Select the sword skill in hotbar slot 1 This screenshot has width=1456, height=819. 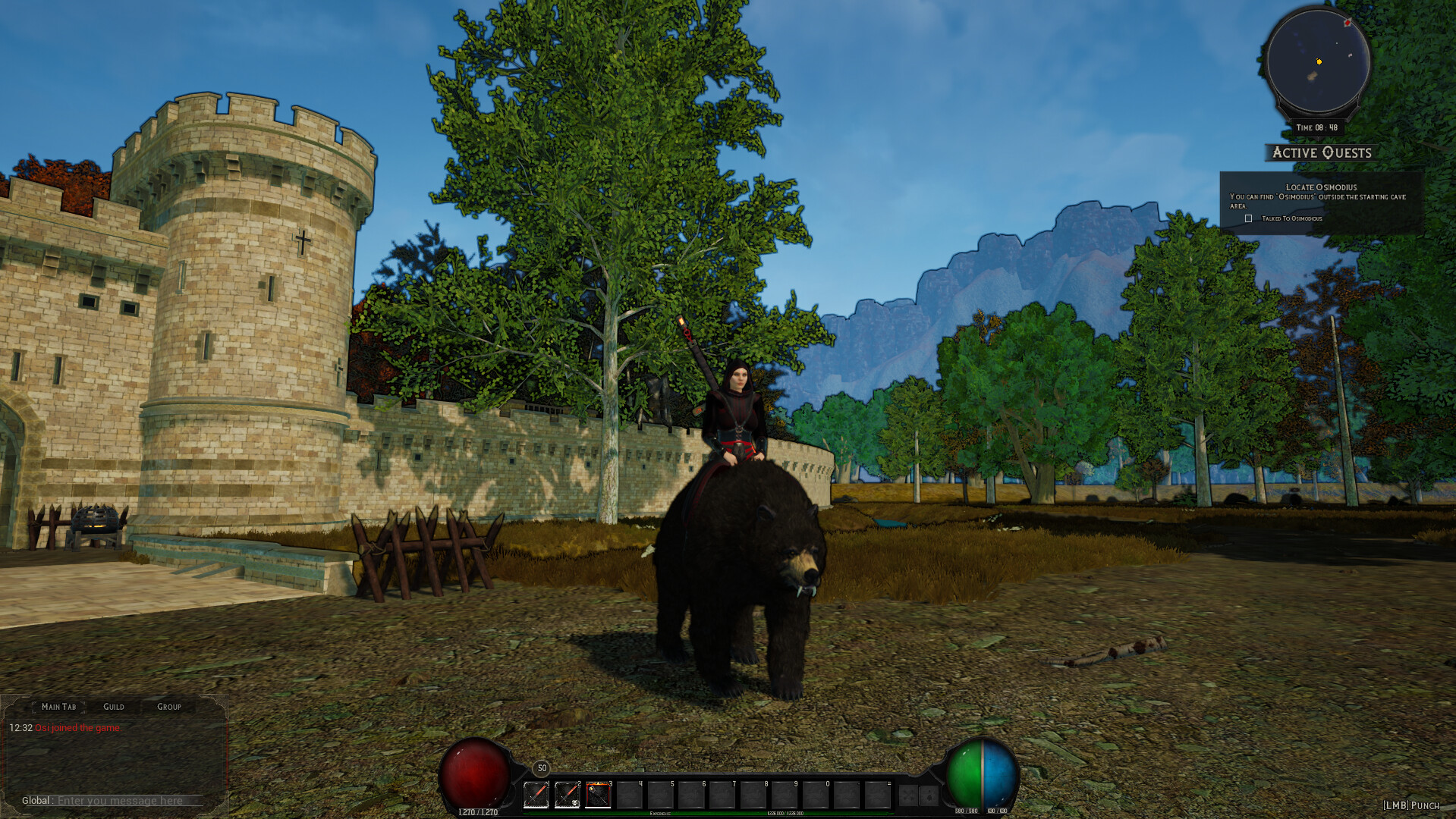point(536,793)
